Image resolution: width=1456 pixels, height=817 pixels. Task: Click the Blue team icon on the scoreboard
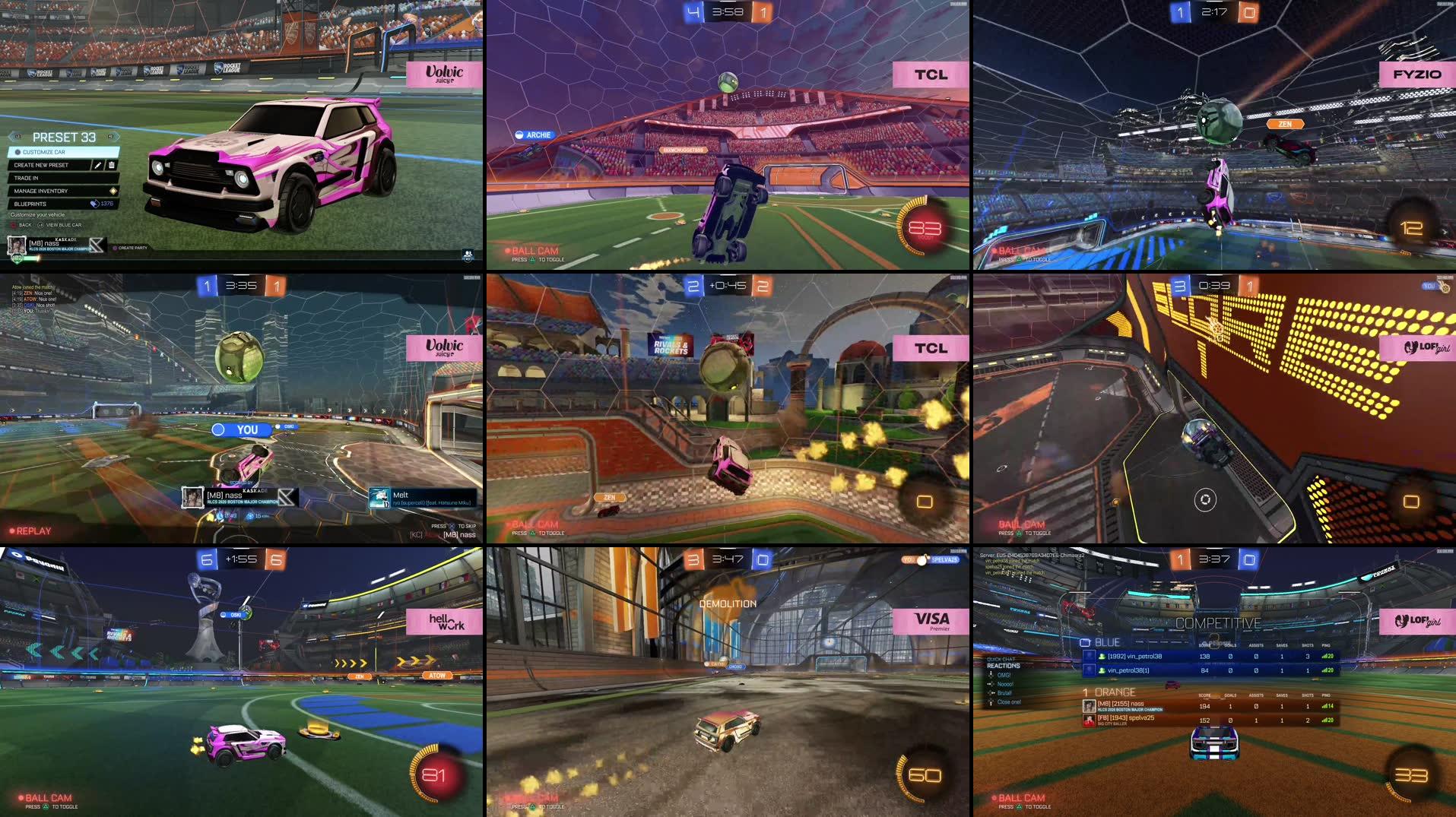pyautogui.click(x=1086, y=642)
